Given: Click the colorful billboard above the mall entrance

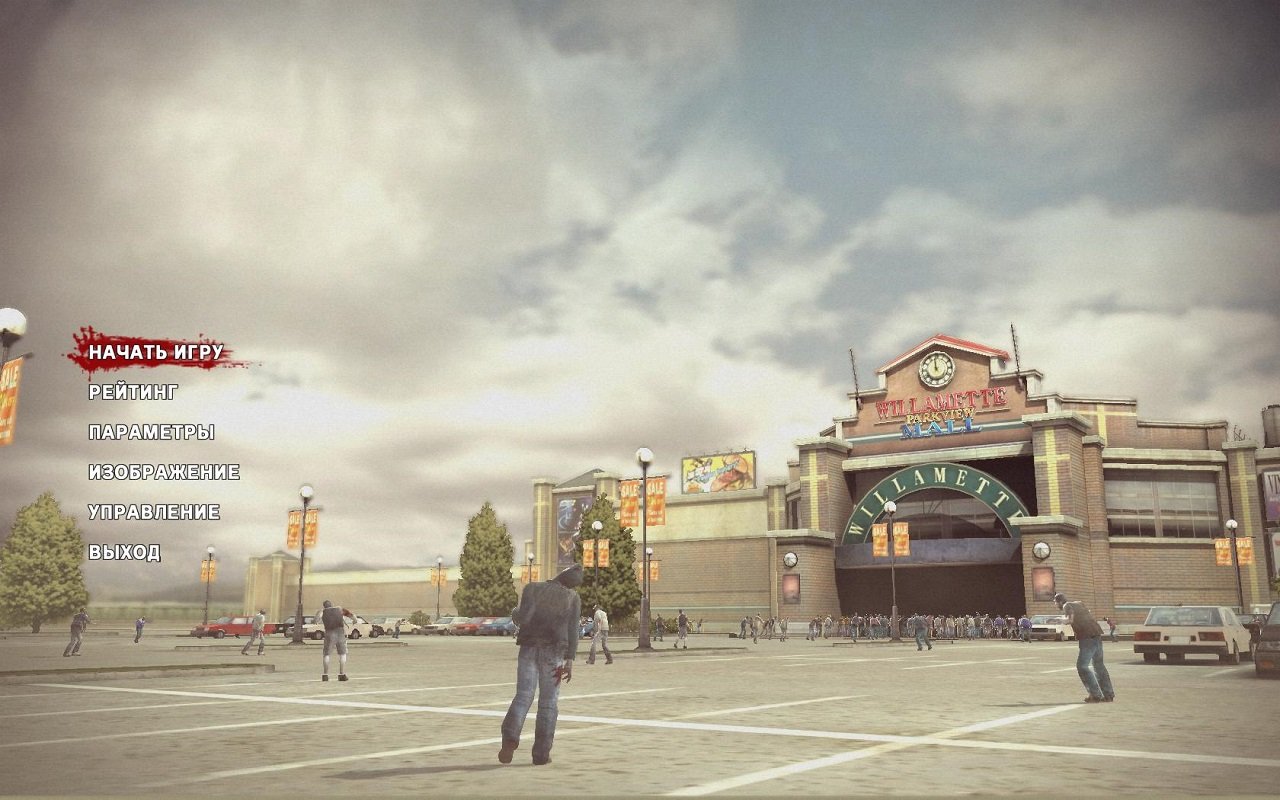Looking at the screenshot, I should [x=718, y=470].
